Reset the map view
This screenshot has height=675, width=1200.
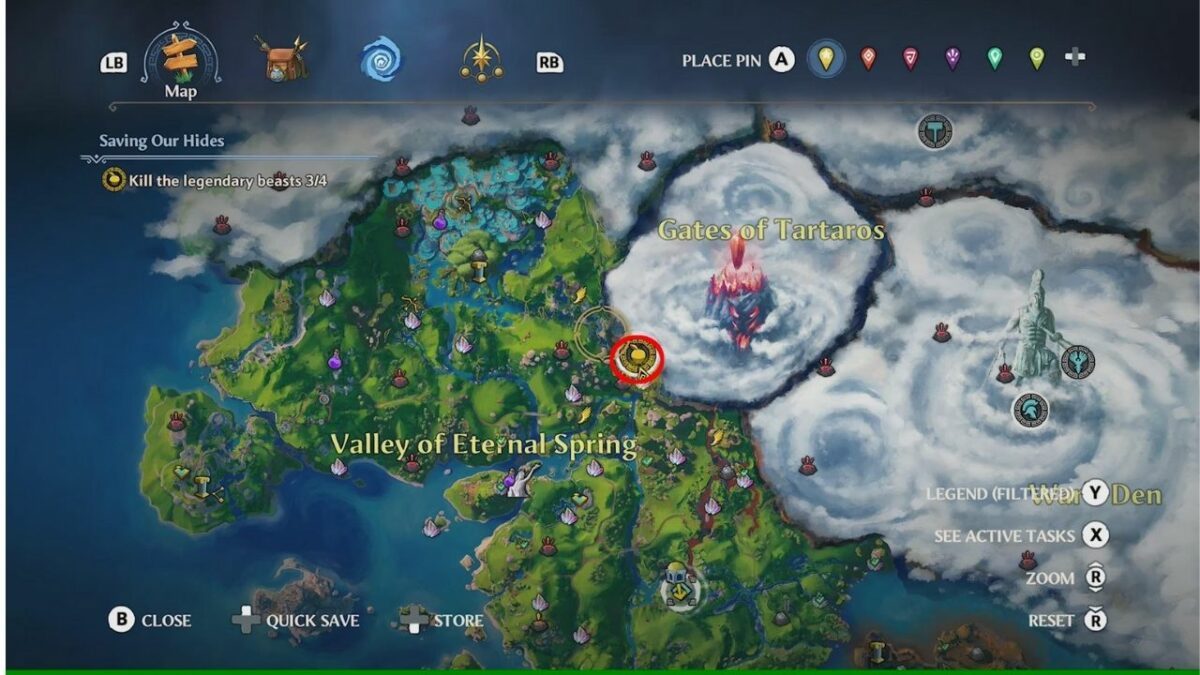click(x=1067, y=620)
